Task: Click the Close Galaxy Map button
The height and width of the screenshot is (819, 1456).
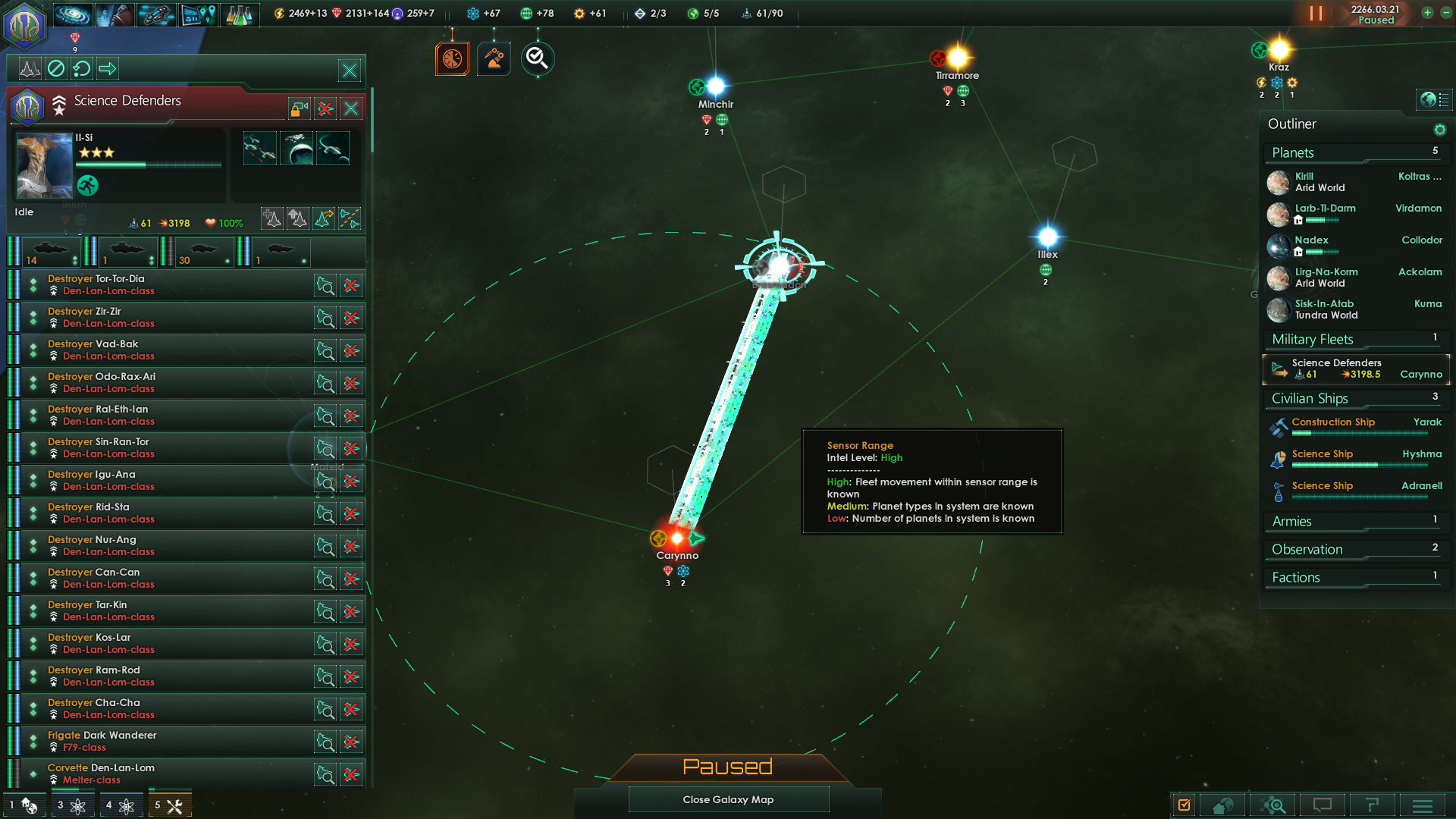Action: [728, 799]
